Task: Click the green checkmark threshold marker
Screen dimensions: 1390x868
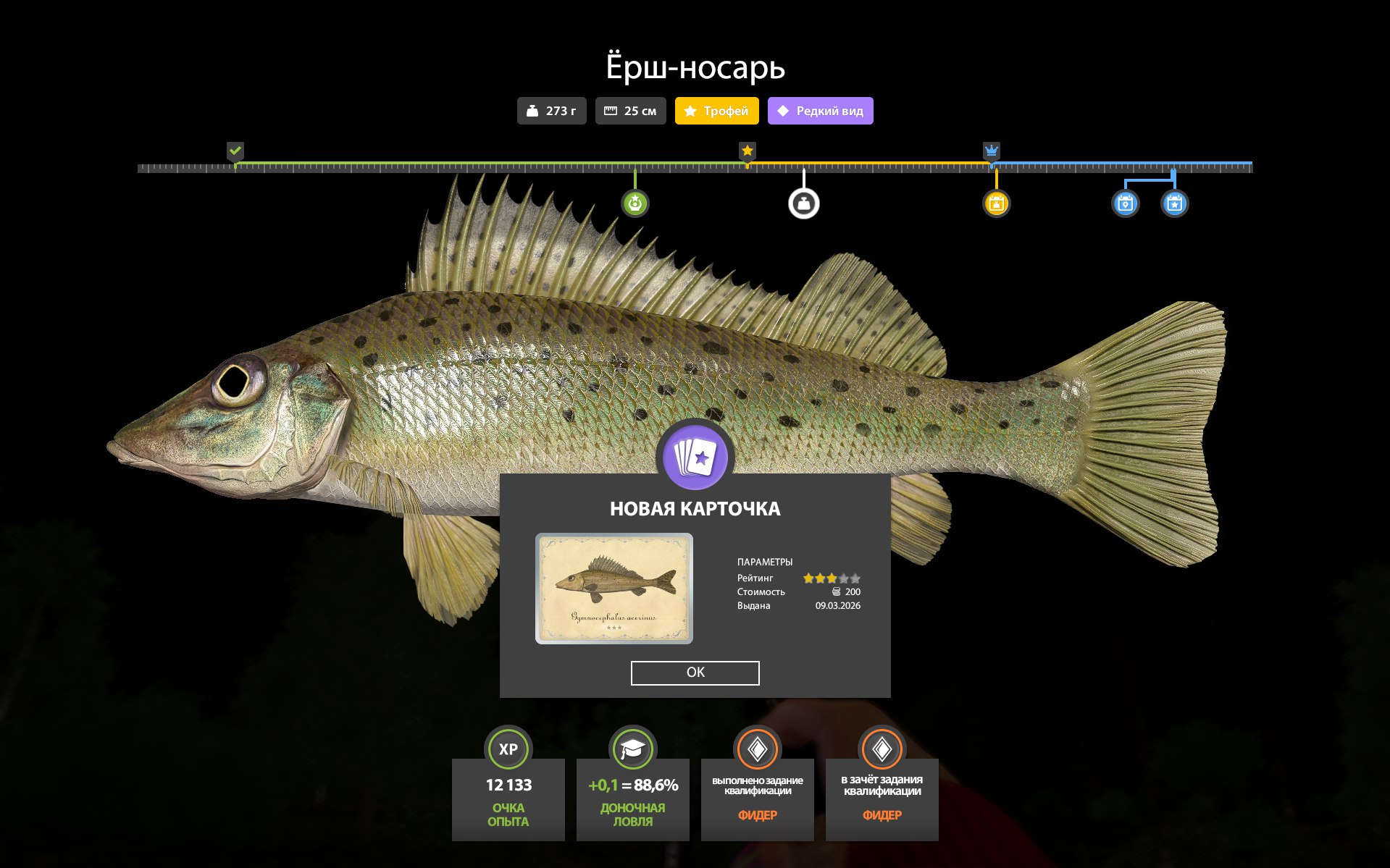Action: 235,151
